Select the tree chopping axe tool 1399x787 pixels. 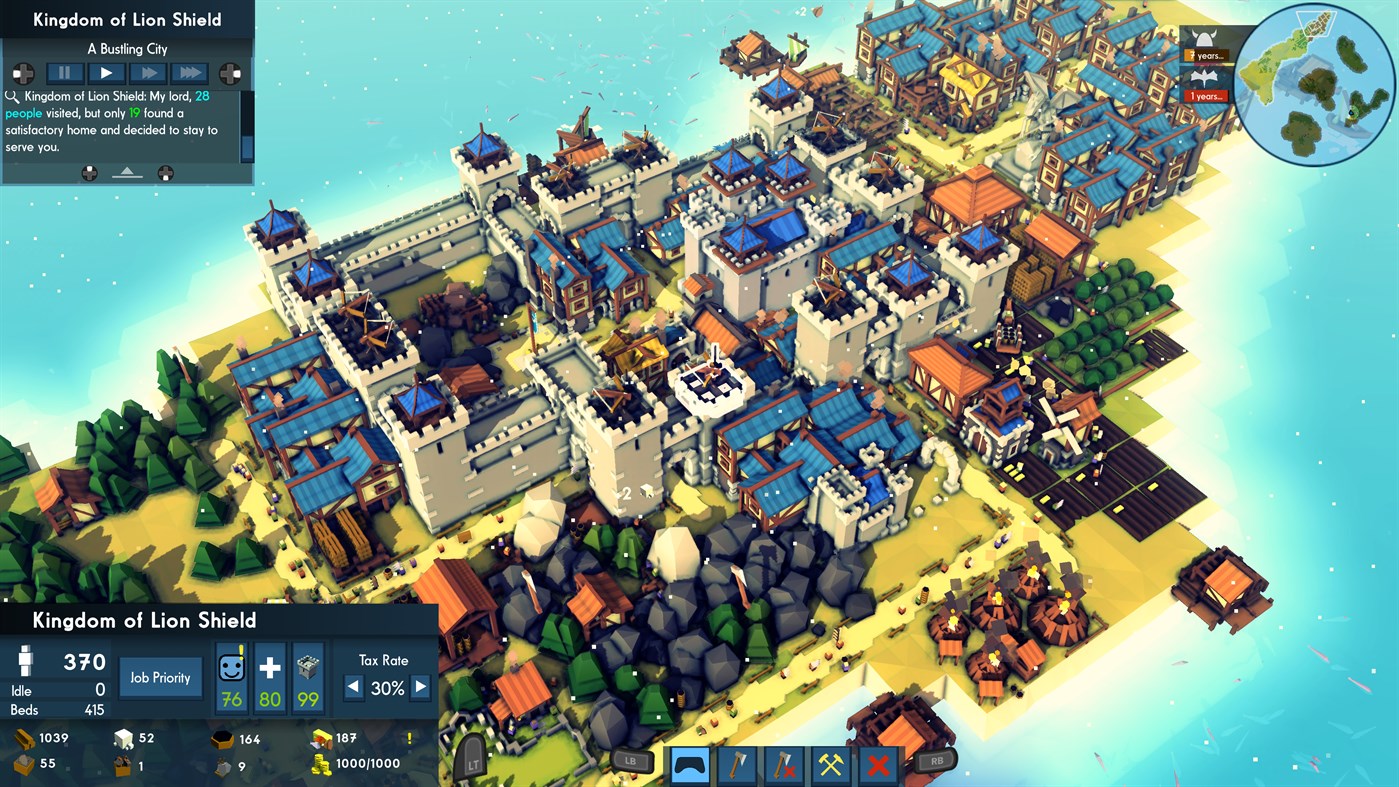(x=737, y=765)
